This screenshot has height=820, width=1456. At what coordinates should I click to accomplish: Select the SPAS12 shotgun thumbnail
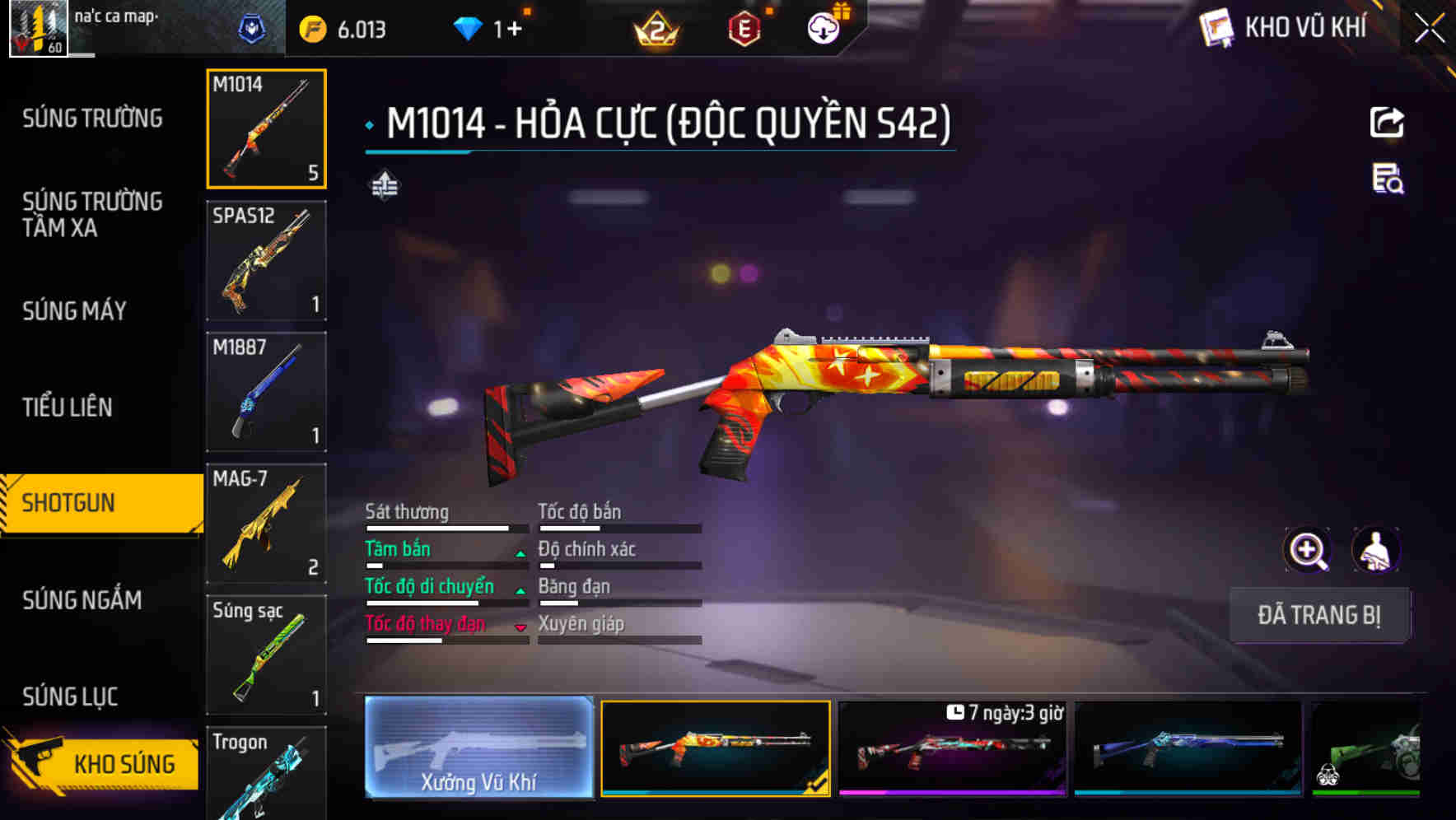[x=265, y=260]
